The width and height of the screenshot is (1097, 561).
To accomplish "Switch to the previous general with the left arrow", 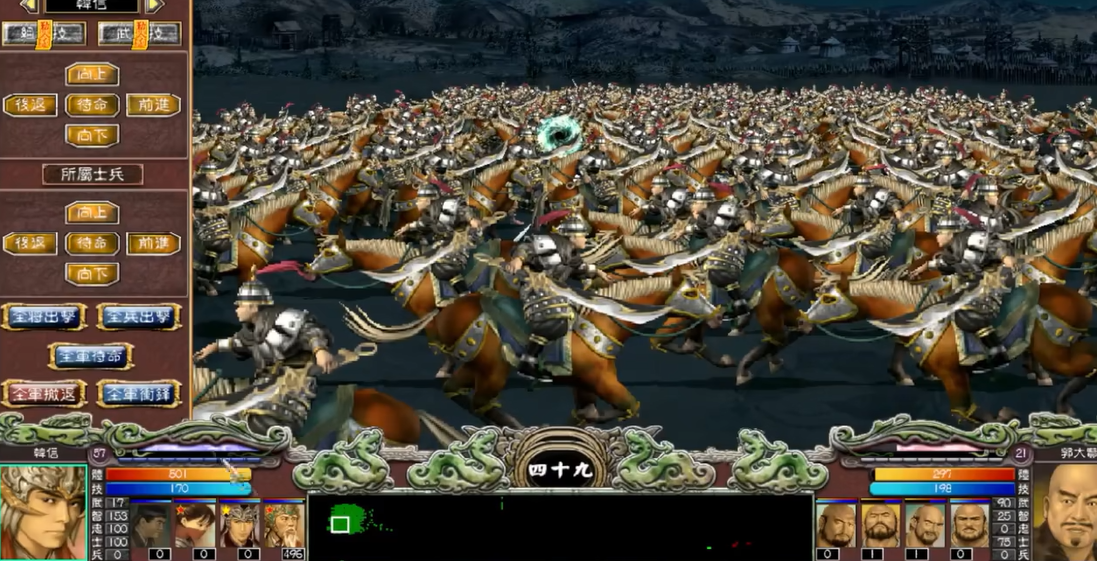I will (x=30, y=6).
